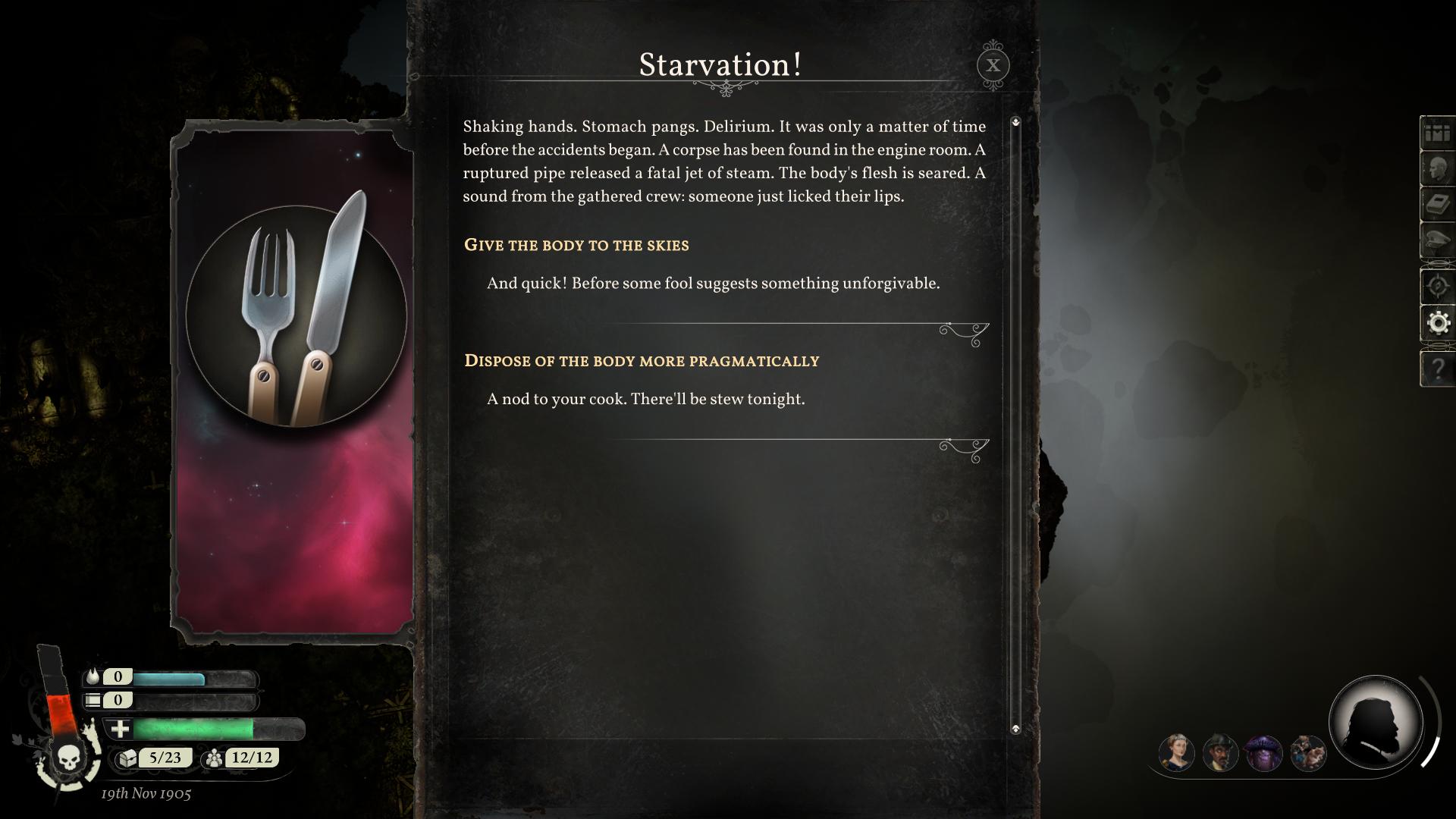Select the tiara lady officer portrait

(1176, 753)
